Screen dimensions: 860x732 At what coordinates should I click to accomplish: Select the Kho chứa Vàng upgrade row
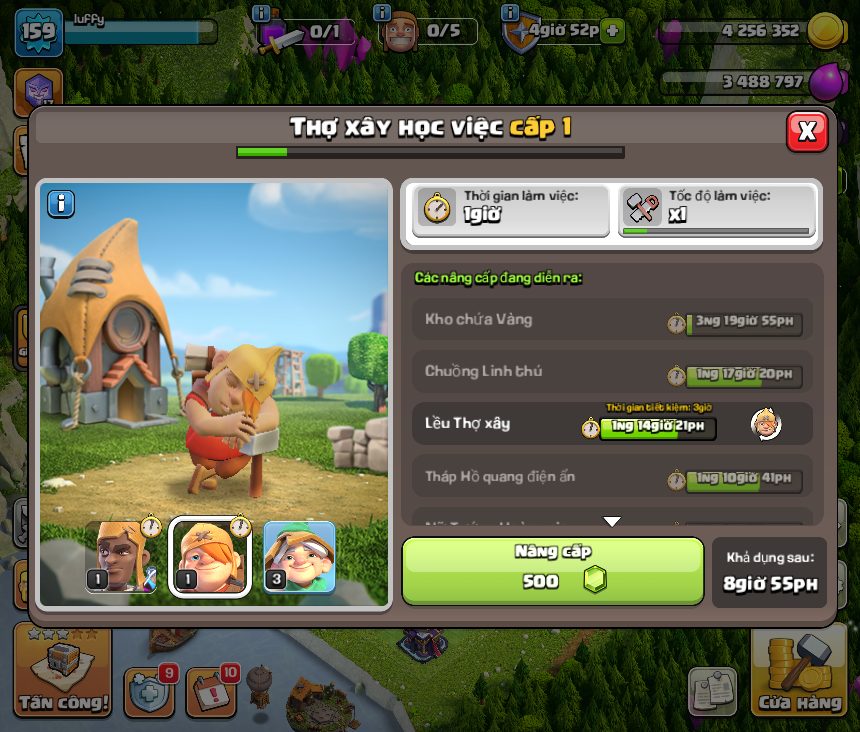612,320
